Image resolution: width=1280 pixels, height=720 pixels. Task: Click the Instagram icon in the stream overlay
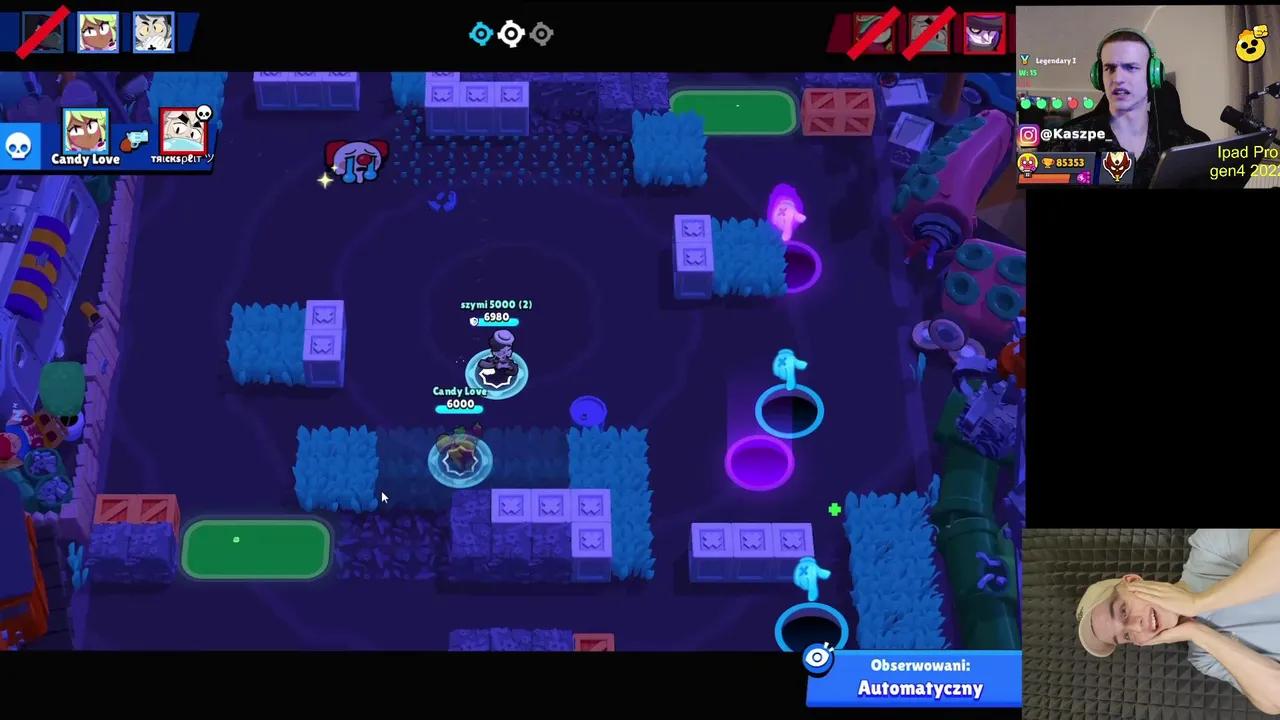coord(1027,133)
